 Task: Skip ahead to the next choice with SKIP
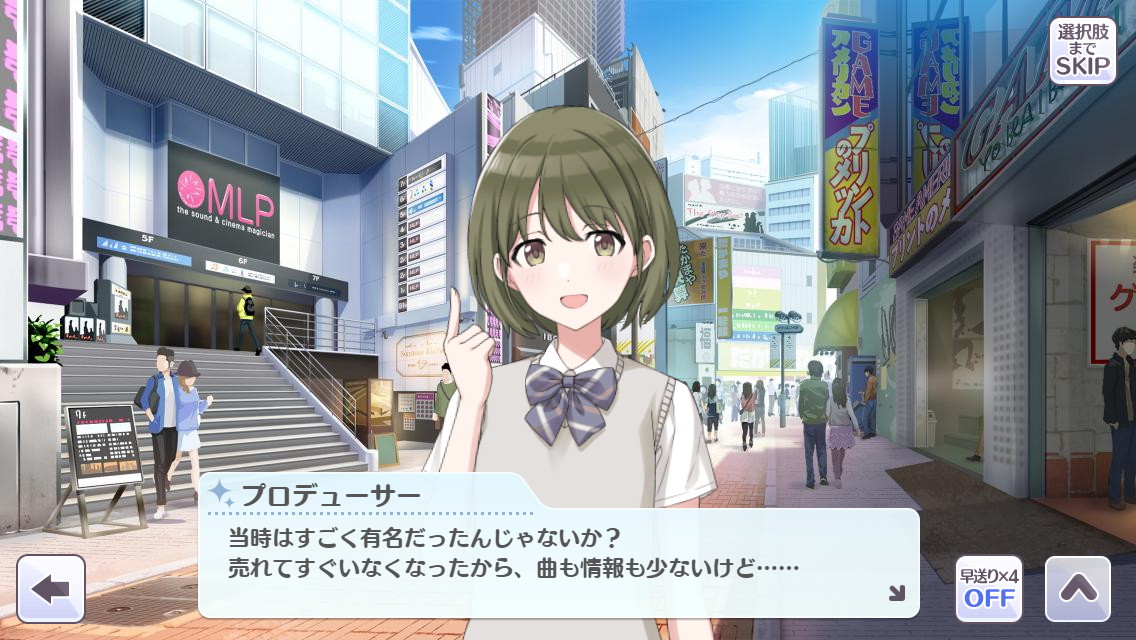click(x=1082, y=50)
